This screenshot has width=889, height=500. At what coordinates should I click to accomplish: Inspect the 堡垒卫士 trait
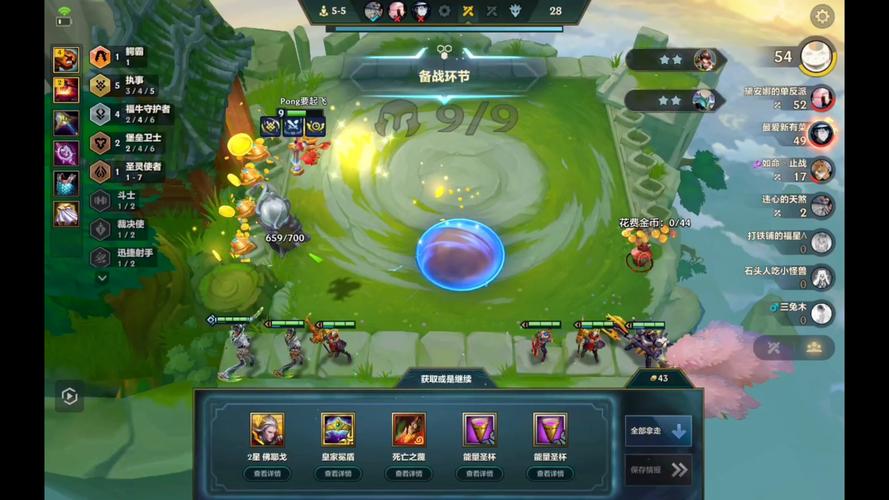coord(101,143)
